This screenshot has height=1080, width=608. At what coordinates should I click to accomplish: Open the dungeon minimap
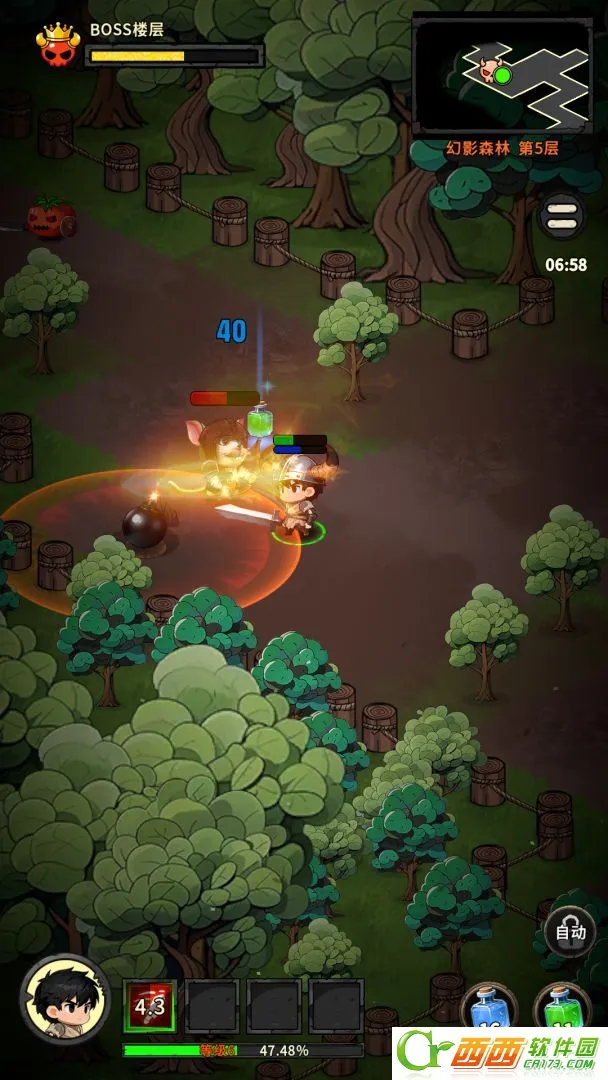tap(502, 74)
